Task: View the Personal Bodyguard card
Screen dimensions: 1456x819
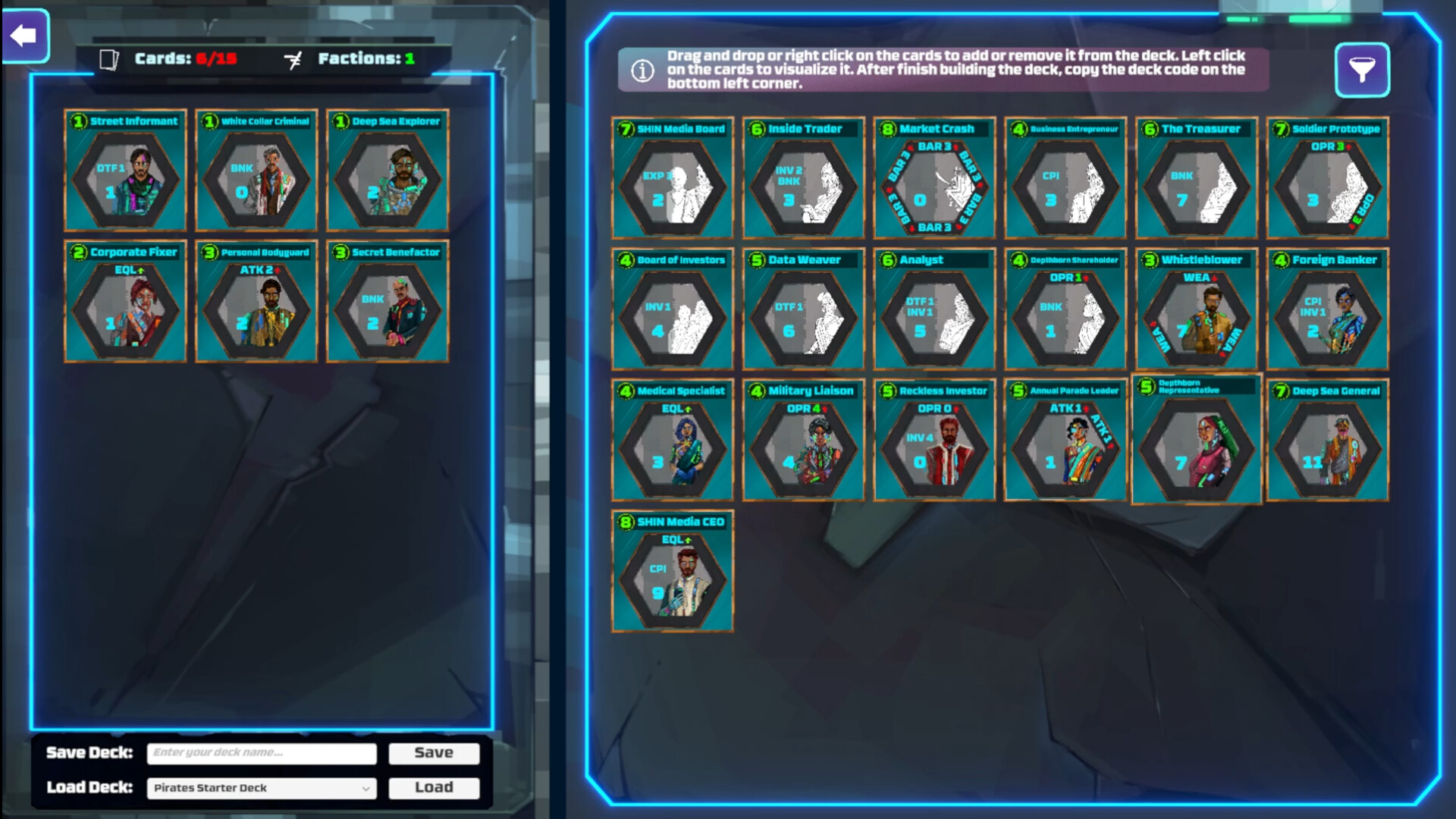Action: [x=256, y=302]
